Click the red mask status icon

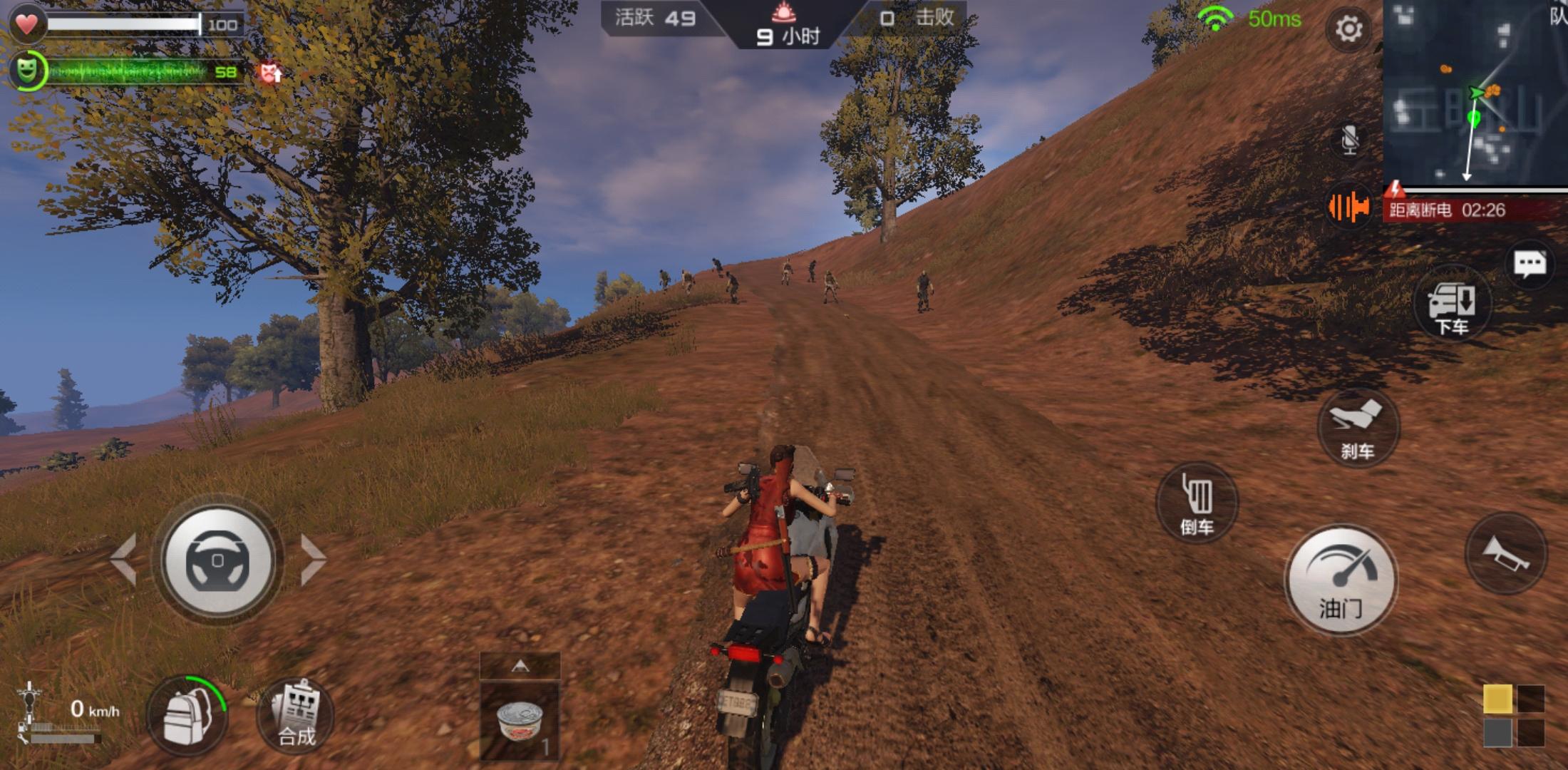271,72
